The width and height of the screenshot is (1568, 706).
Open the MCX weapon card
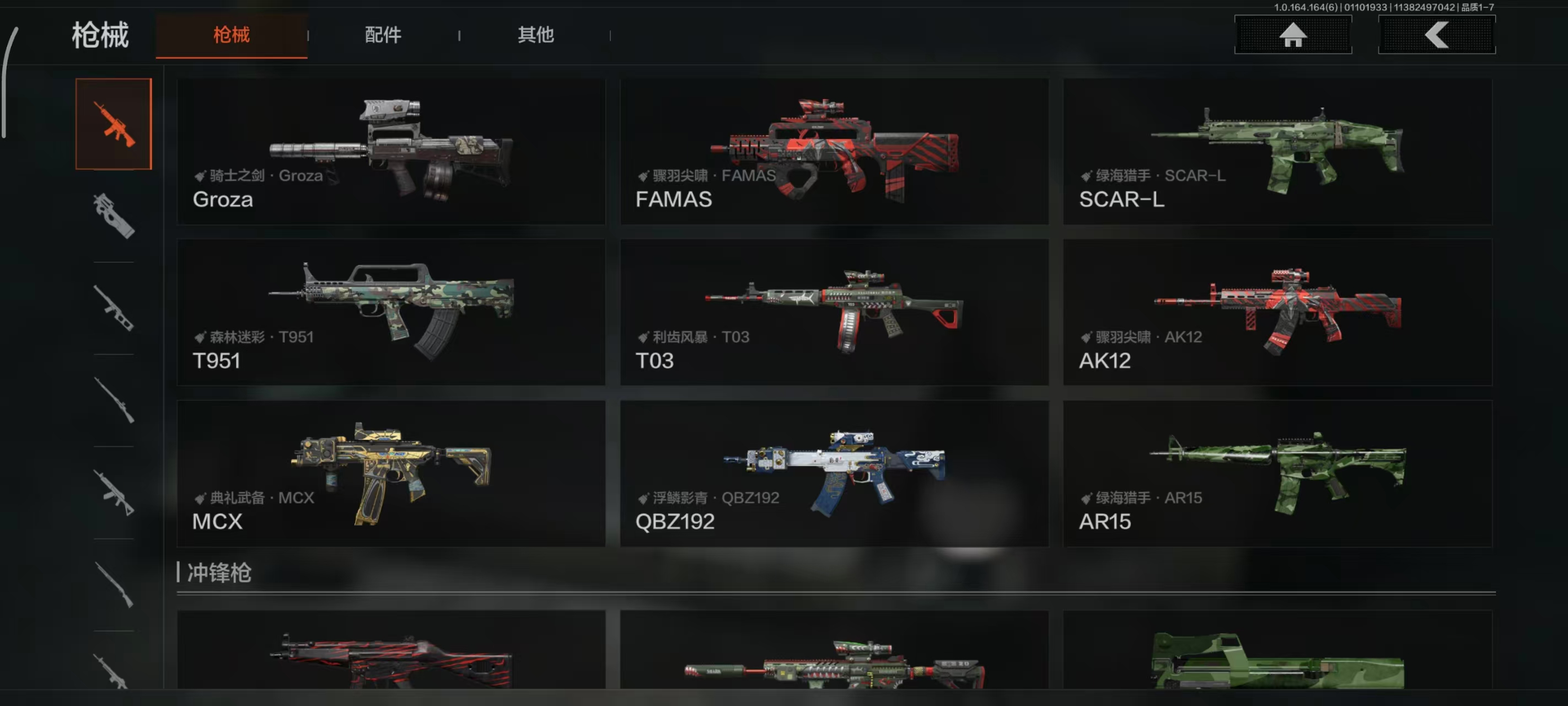coord(391,473)
